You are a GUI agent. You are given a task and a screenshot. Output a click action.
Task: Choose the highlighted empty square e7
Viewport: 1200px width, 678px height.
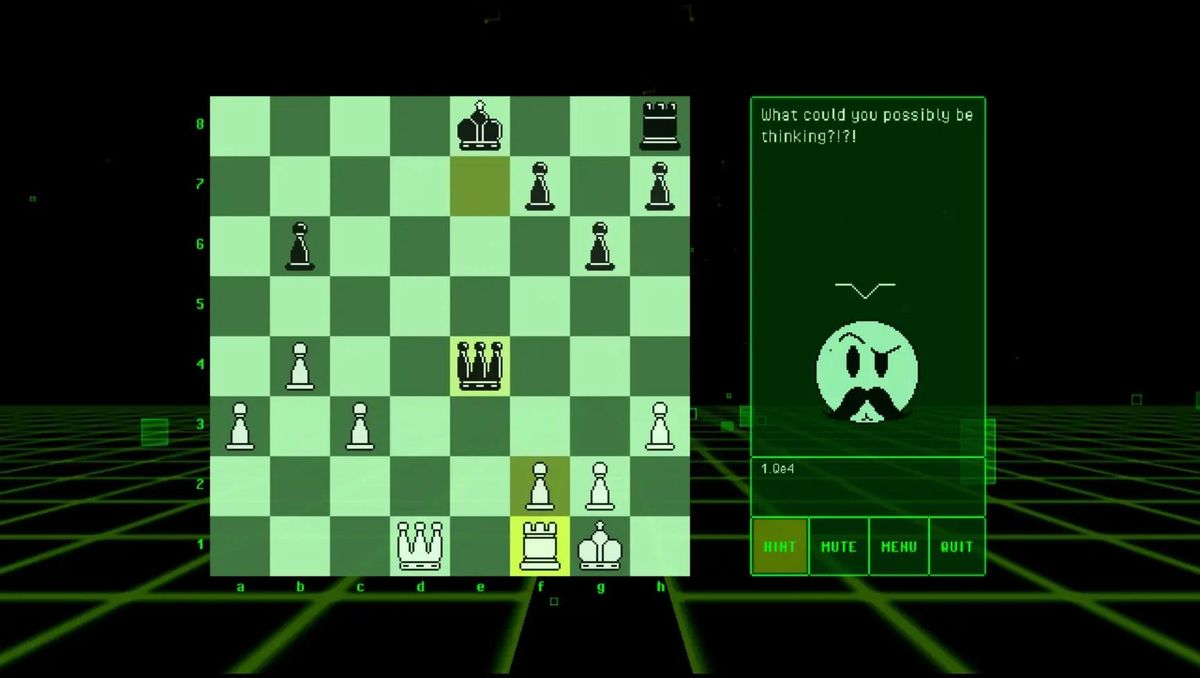pos(480,186)
